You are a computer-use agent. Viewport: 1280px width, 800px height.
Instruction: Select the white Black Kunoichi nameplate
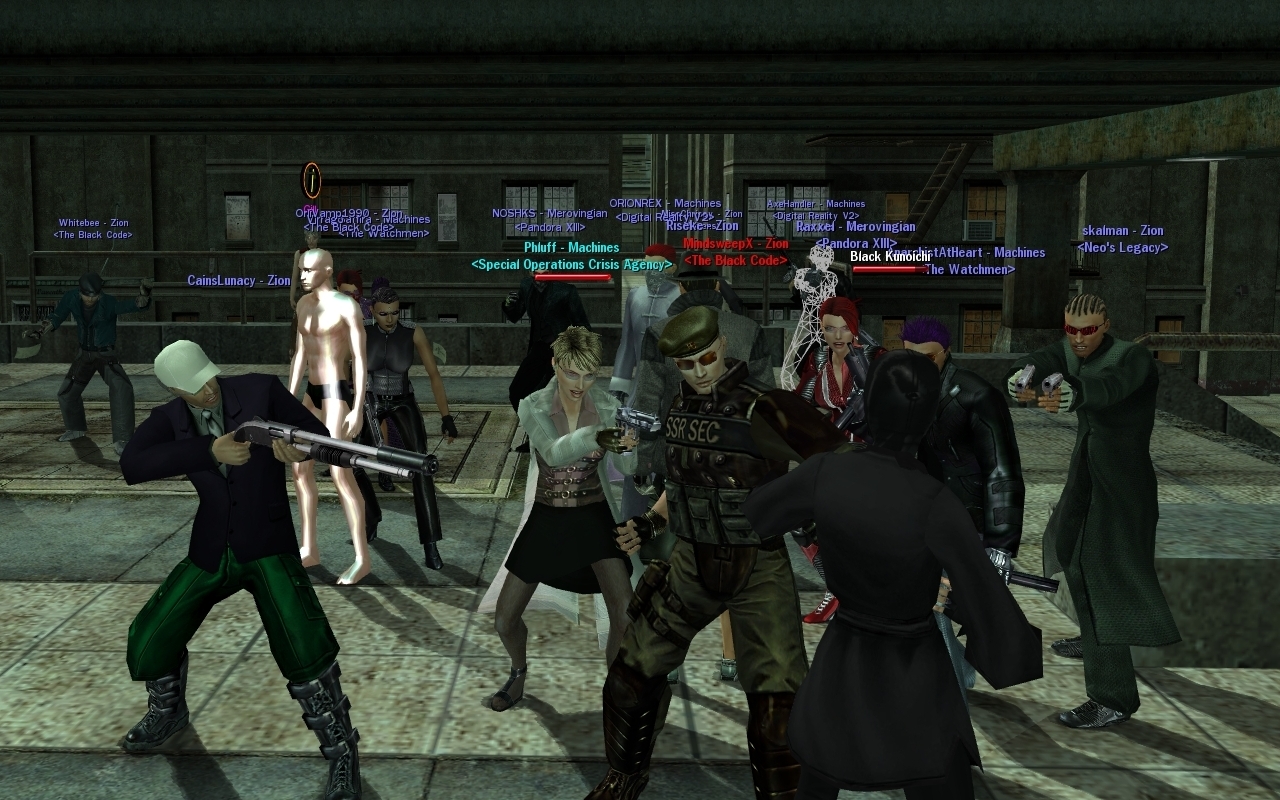point(890,257)
